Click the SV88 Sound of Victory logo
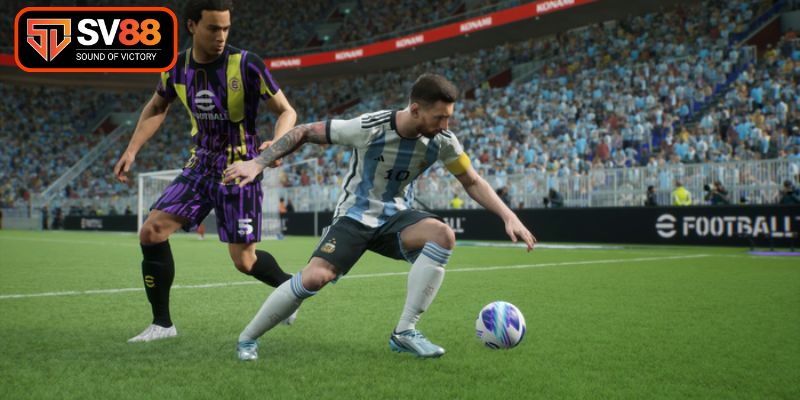 pos(95,40)
